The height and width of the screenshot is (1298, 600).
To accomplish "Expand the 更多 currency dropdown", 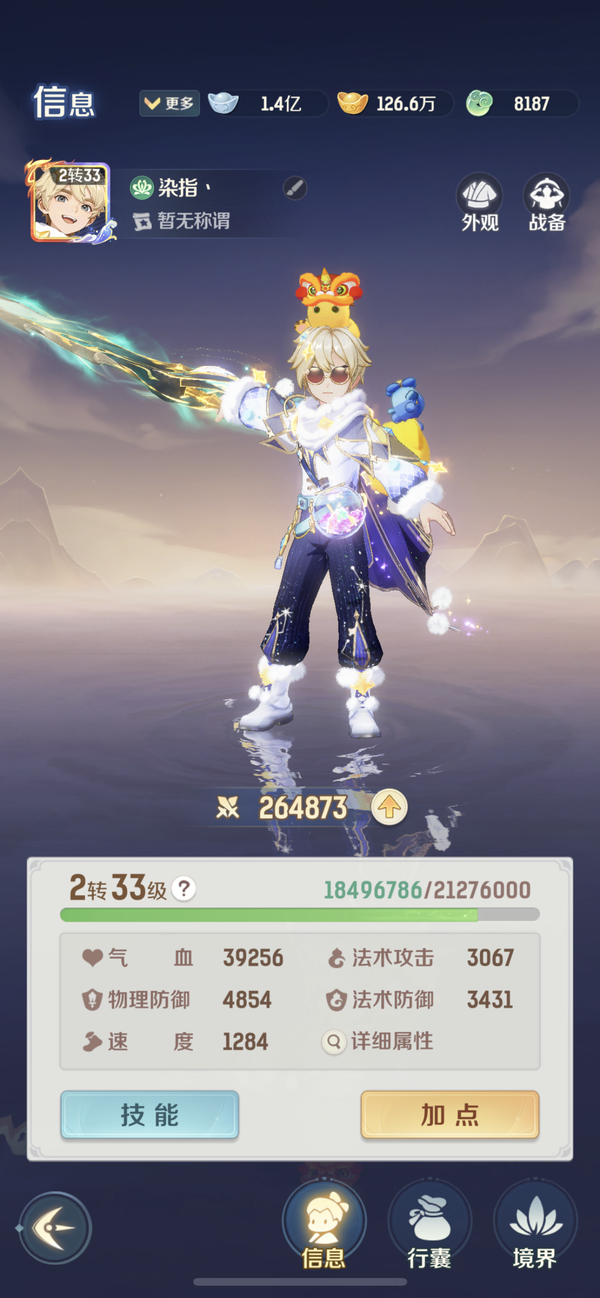I will click(x=170, y=103).
